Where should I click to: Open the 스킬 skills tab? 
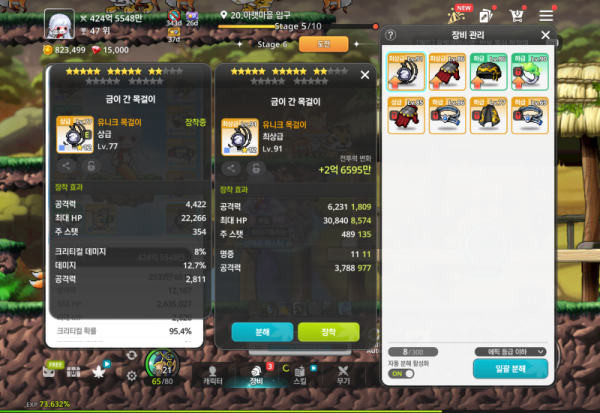(x=300, y=374)
